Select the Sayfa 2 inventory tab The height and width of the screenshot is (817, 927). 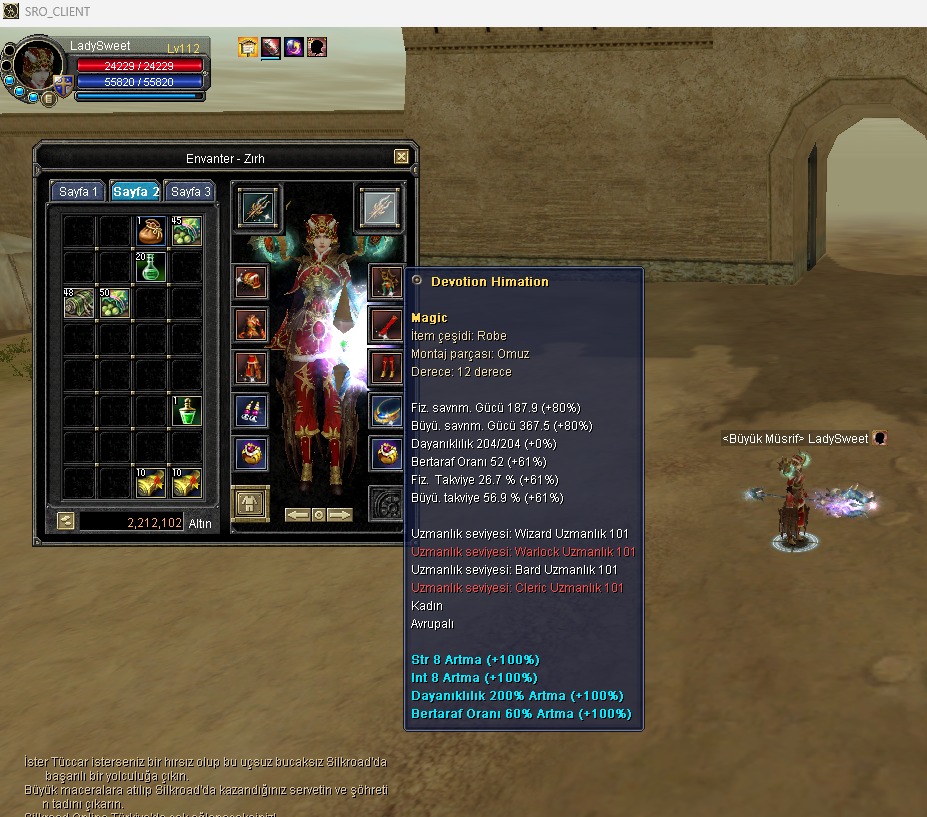pos(135,192)
